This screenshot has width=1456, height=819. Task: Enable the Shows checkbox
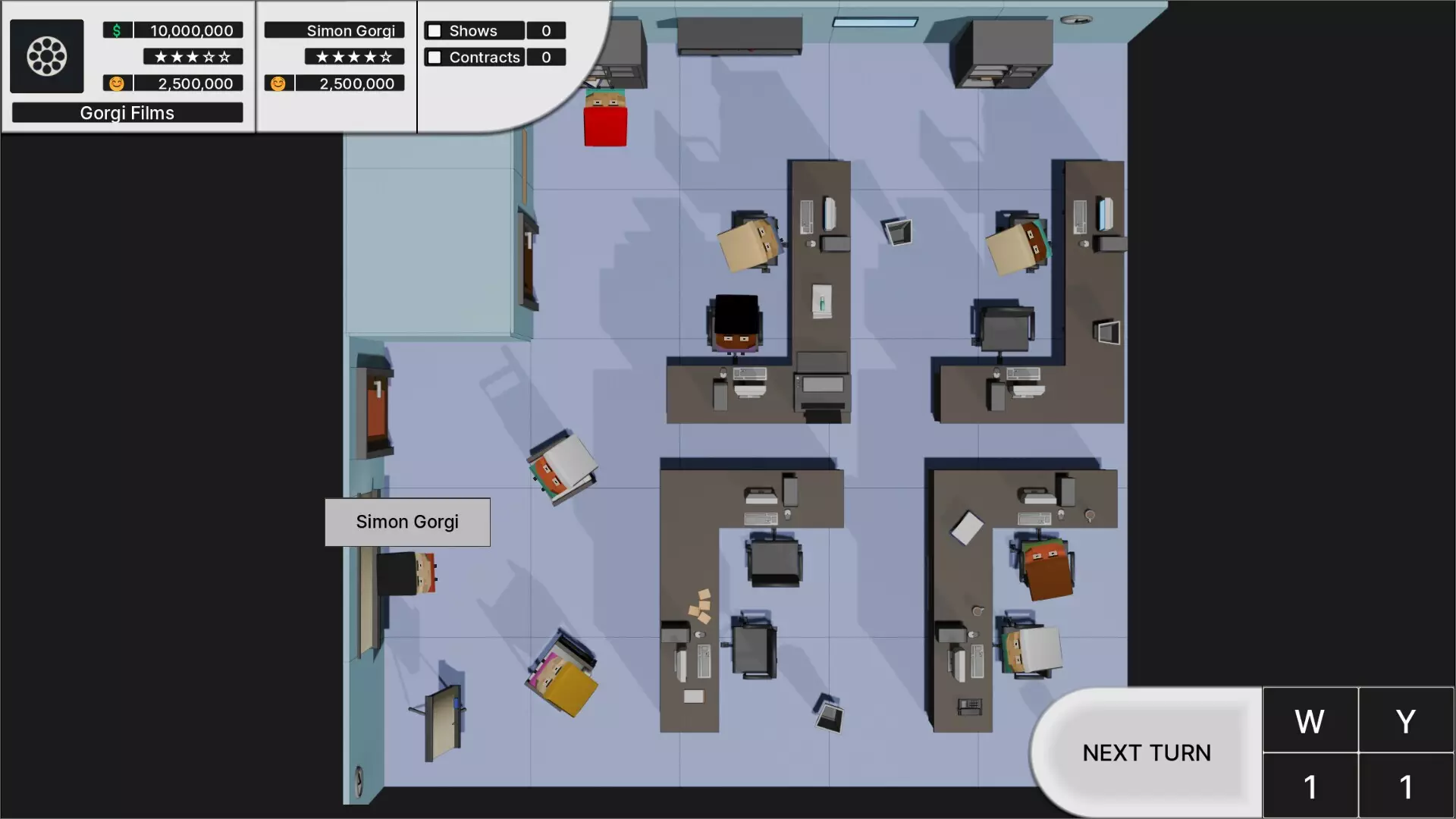click(x=434, y=30)
